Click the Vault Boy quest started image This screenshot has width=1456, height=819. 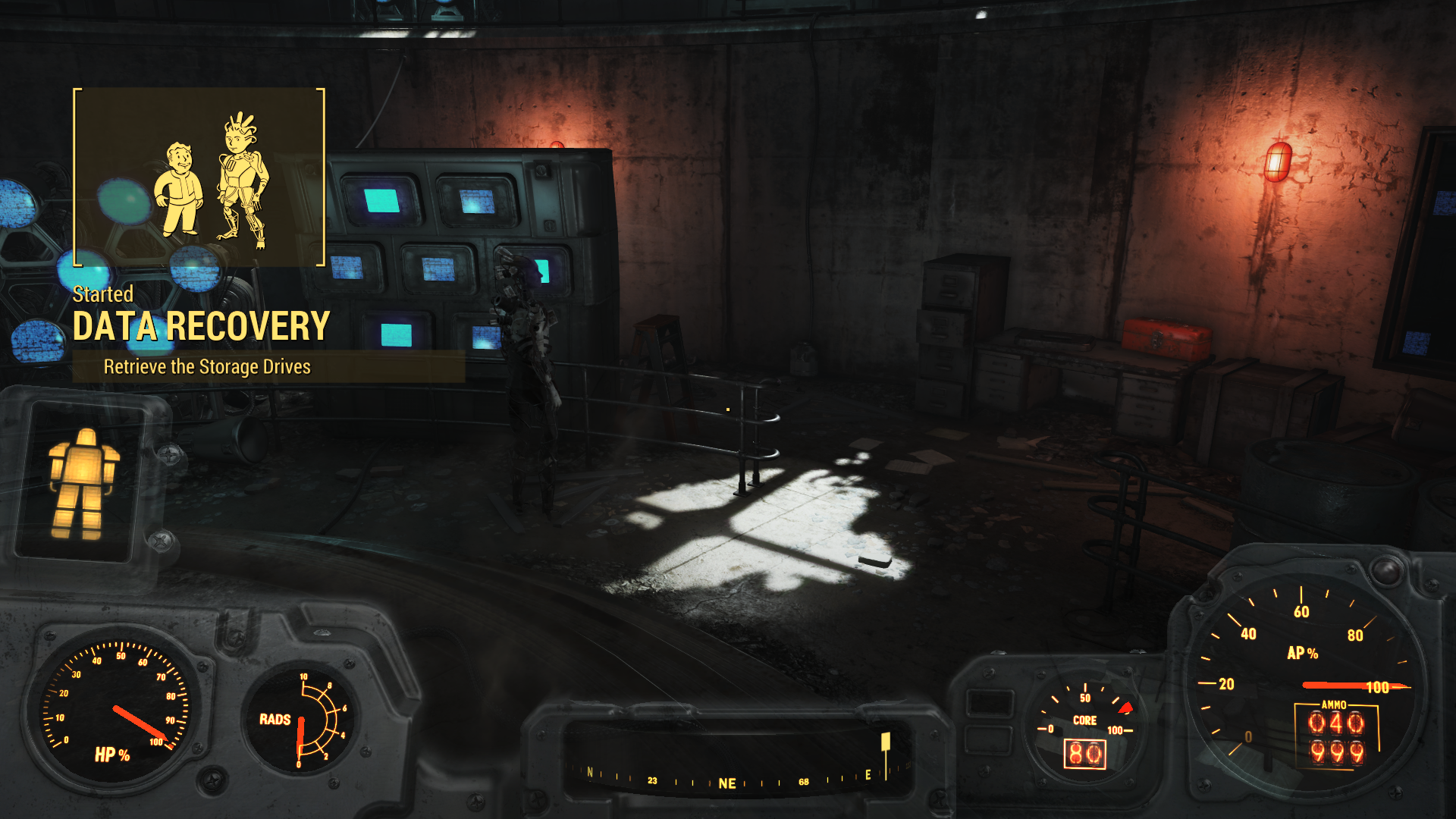199,177
